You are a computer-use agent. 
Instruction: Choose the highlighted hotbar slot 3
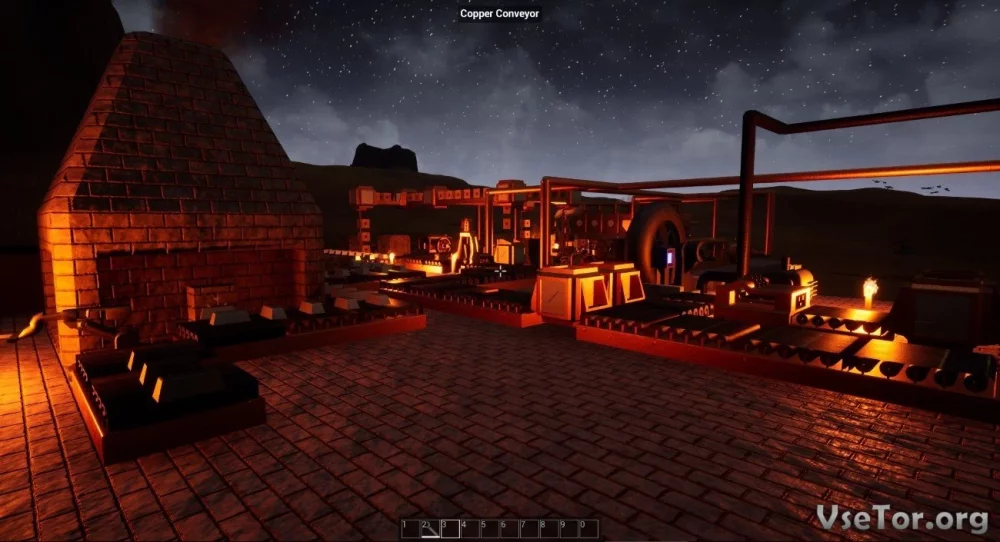(x=450, y=528)
